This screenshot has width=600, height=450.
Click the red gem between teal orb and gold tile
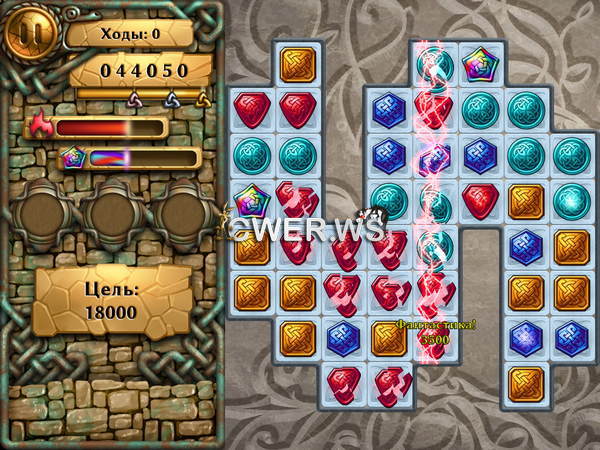click(x=480, y=200)
